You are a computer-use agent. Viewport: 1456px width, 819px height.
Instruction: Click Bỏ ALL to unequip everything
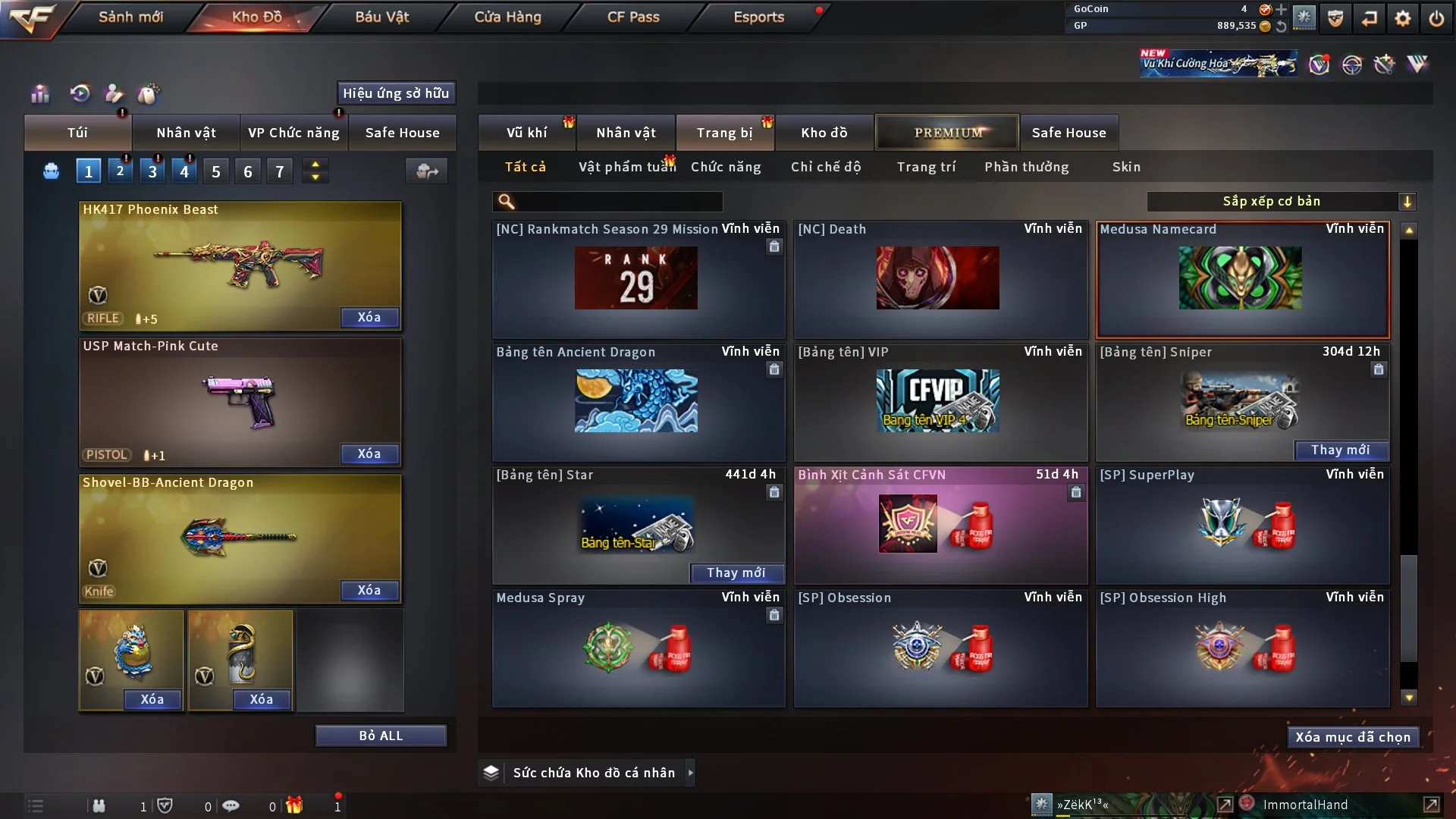[381, 736]
